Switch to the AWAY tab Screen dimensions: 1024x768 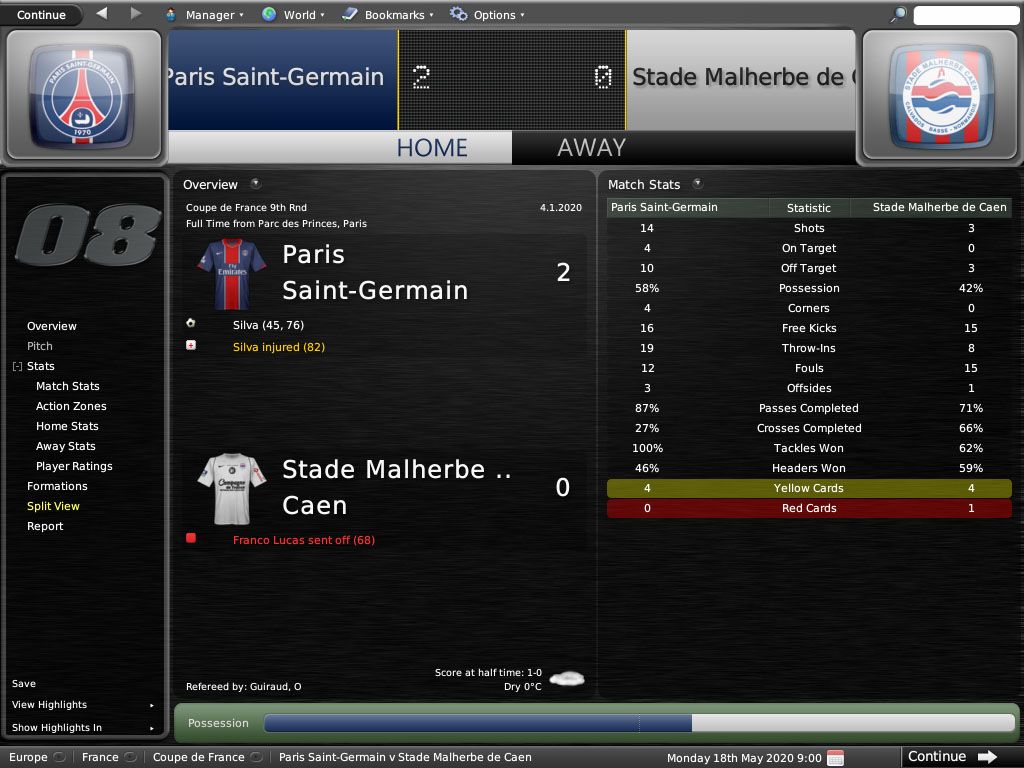(591, 148)
